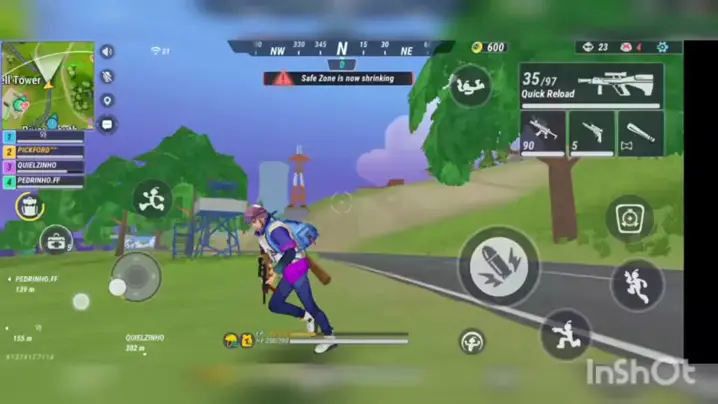Activate the aim scope button
This screenshot has height=404, width=718.
coord(629,217)
